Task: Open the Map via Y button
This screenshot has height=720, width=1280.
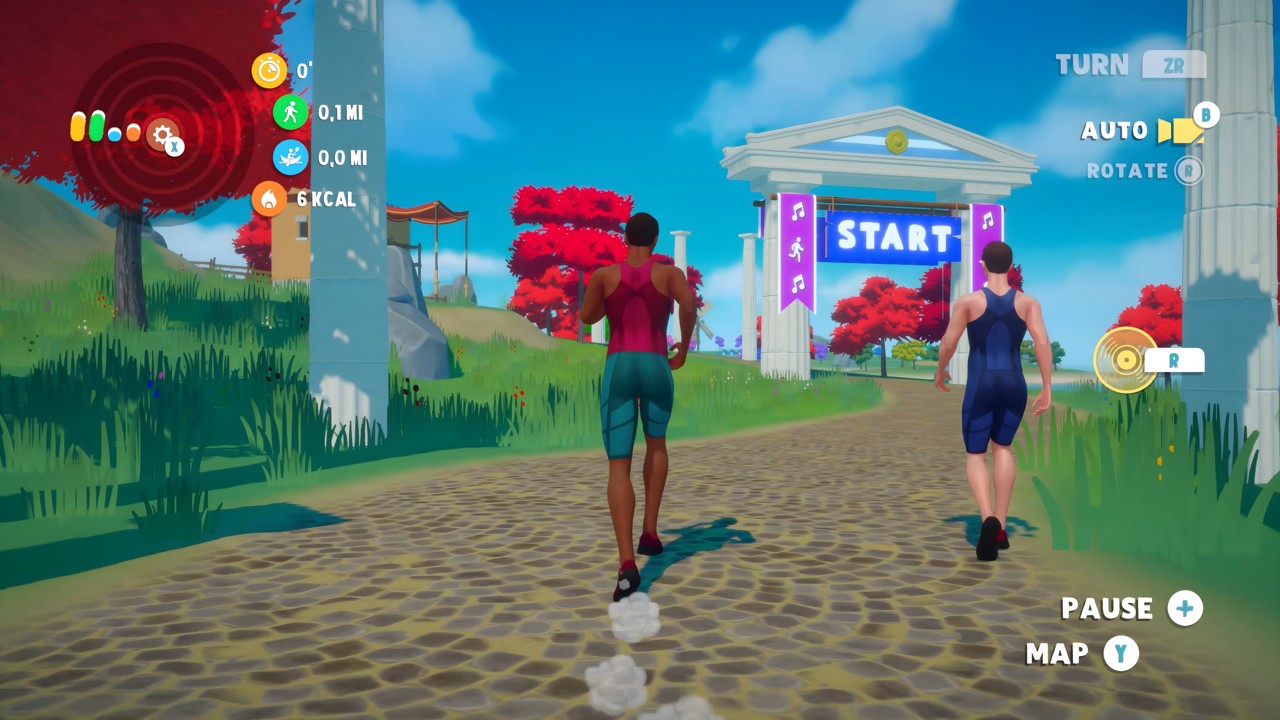Action: (1122, 655)
